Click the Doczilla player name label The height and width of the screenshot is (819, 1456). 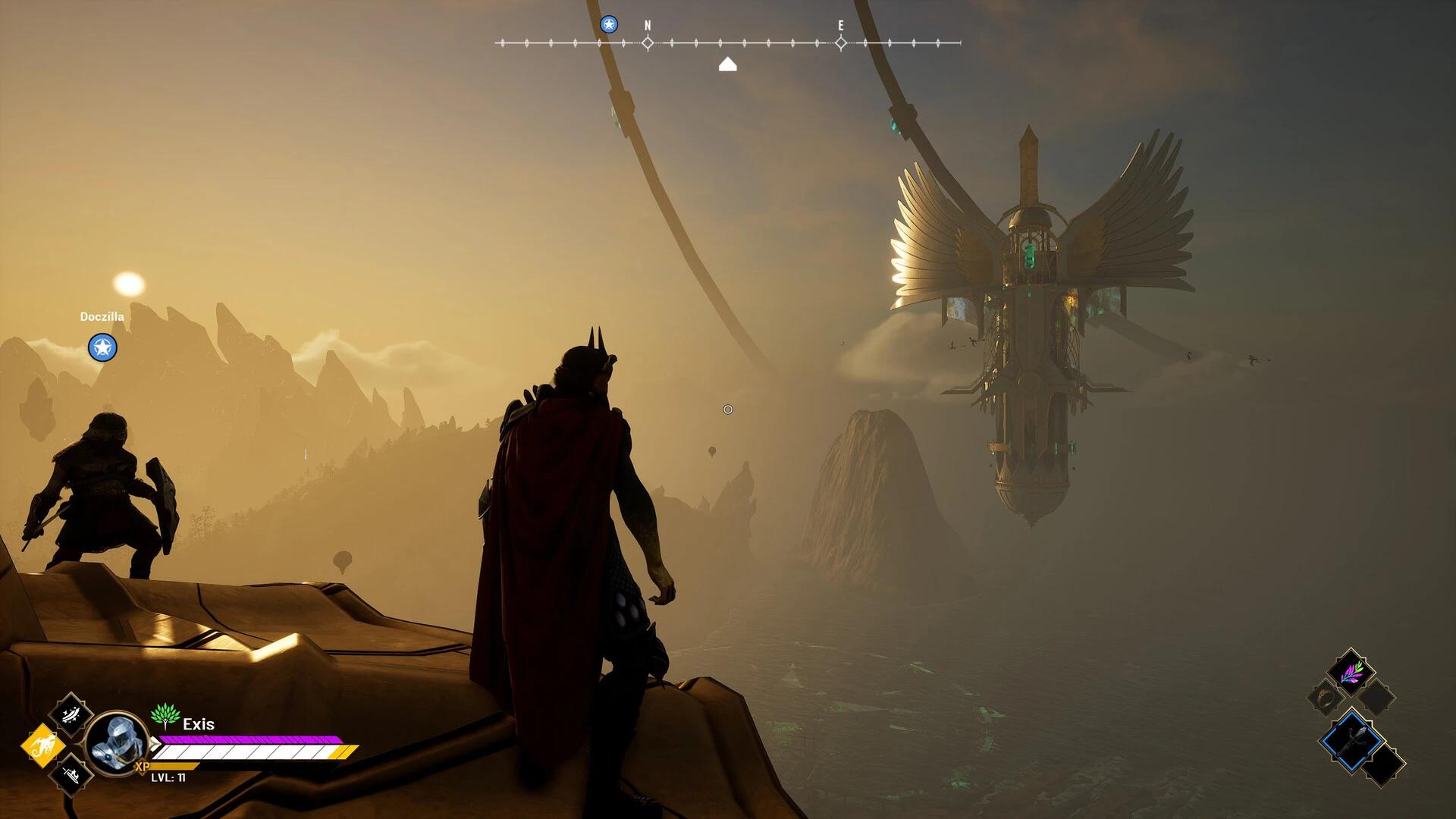102,316
